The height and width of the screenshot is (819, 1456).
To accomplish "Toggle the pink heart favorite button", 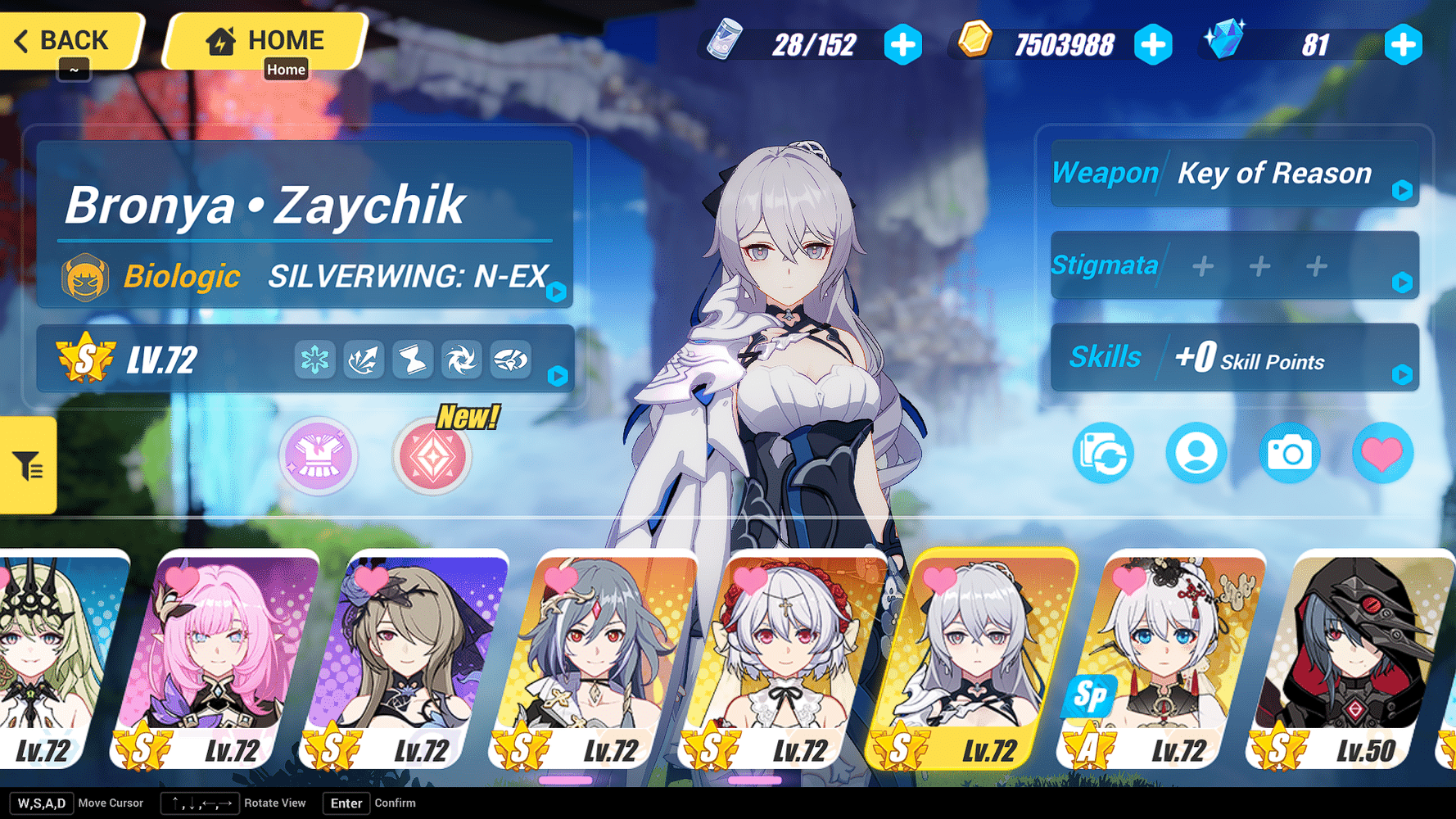I will (1382, 453).
